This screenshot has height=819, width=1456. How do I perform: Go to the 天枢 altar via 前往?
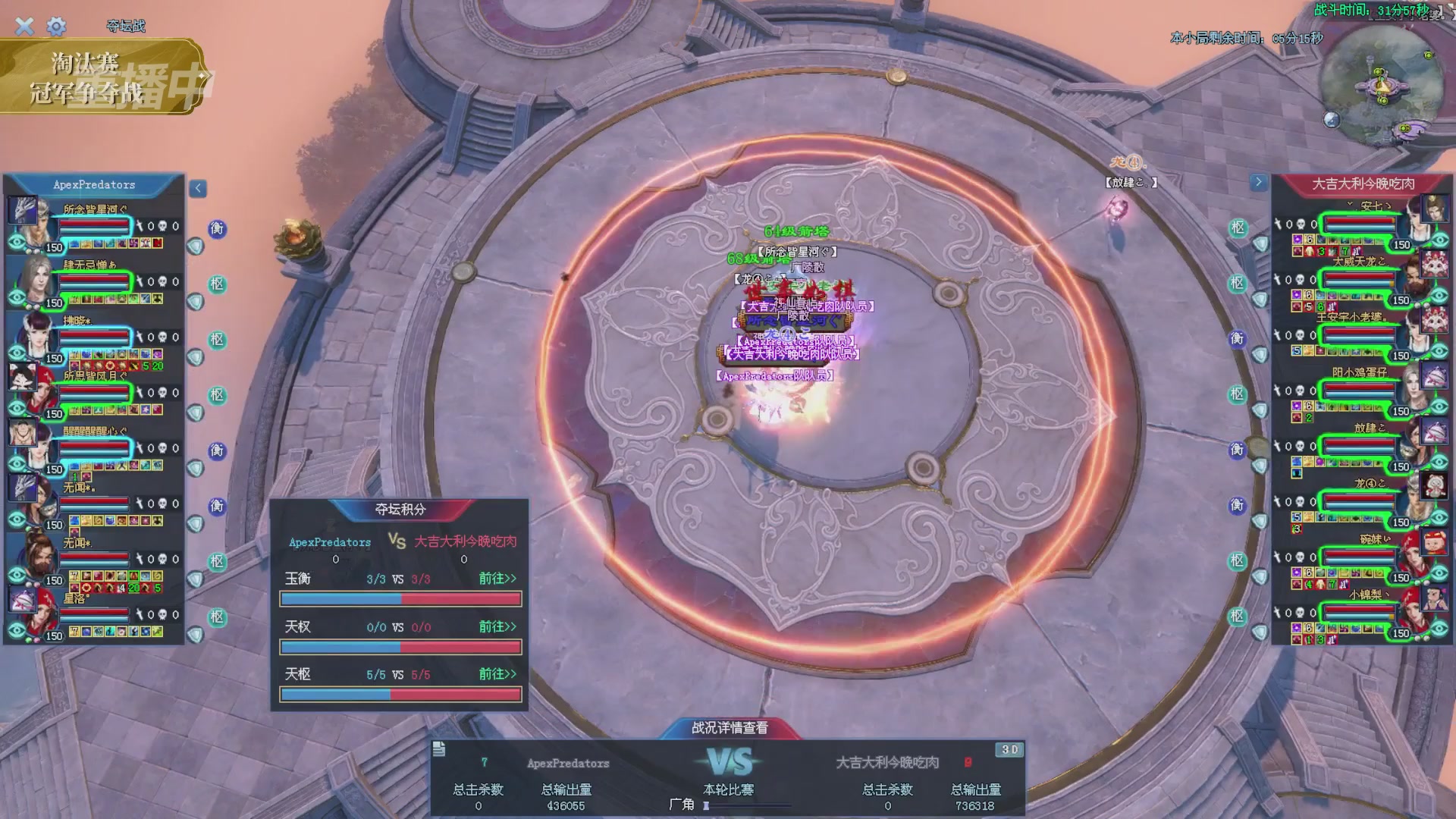pyautogui.click(x=497, y=674)
